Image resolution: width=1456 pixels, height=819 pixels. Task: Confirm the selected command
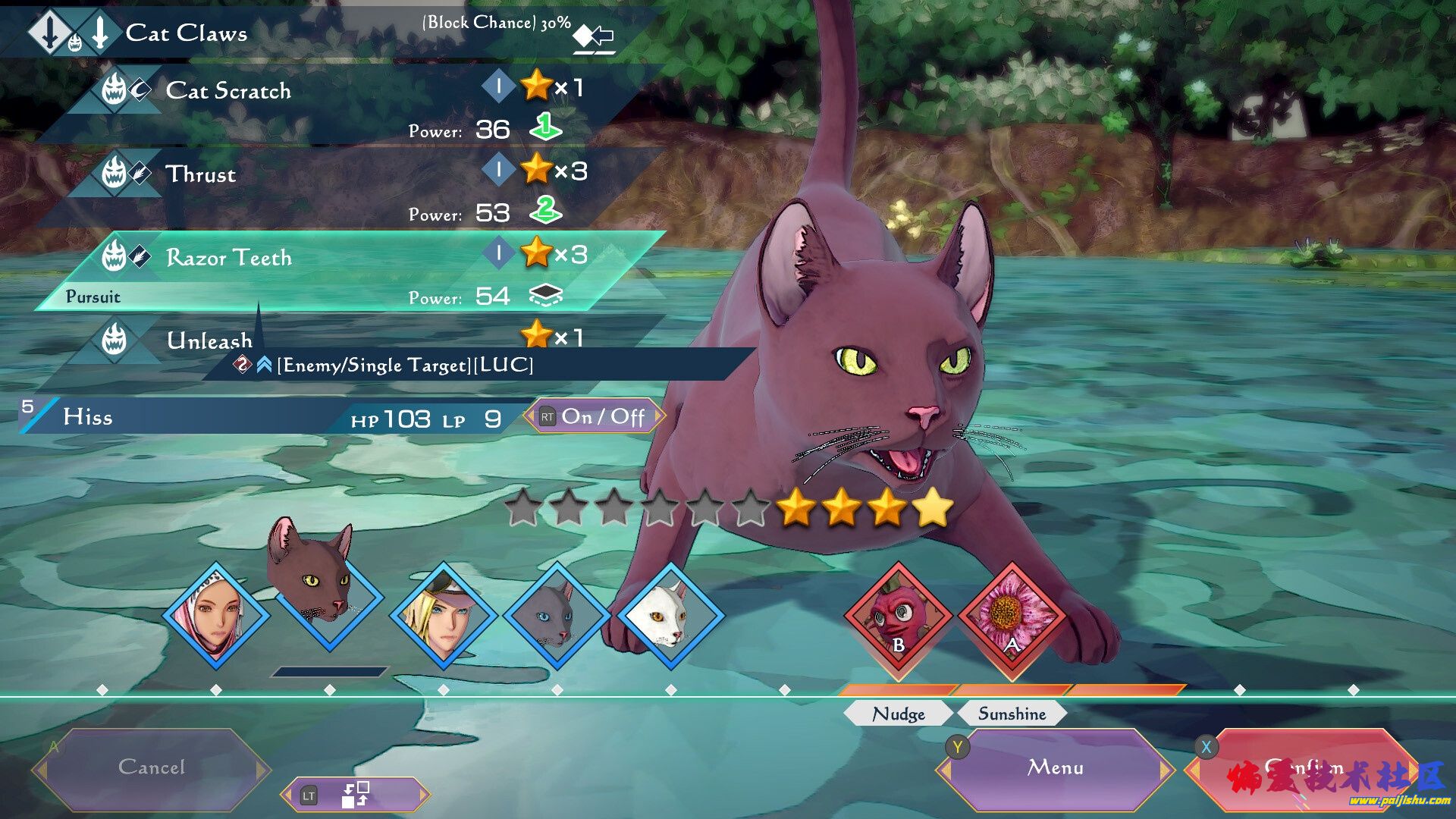pyautogui.click(x=1304, y=767)
